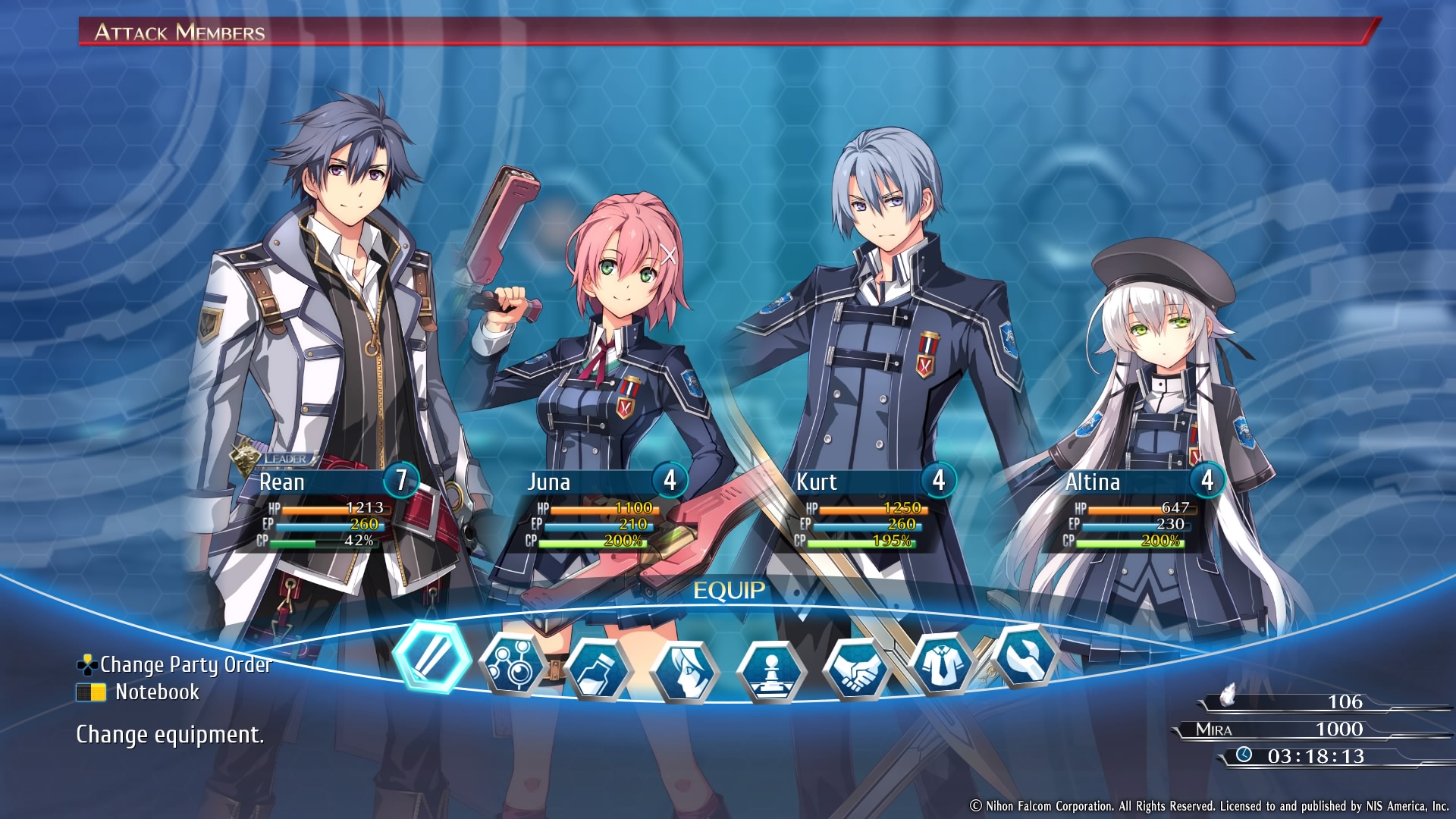Open the System menu with the wrench icon
The width and height of the screenshot is (1456, 819).
point(1025,657)
